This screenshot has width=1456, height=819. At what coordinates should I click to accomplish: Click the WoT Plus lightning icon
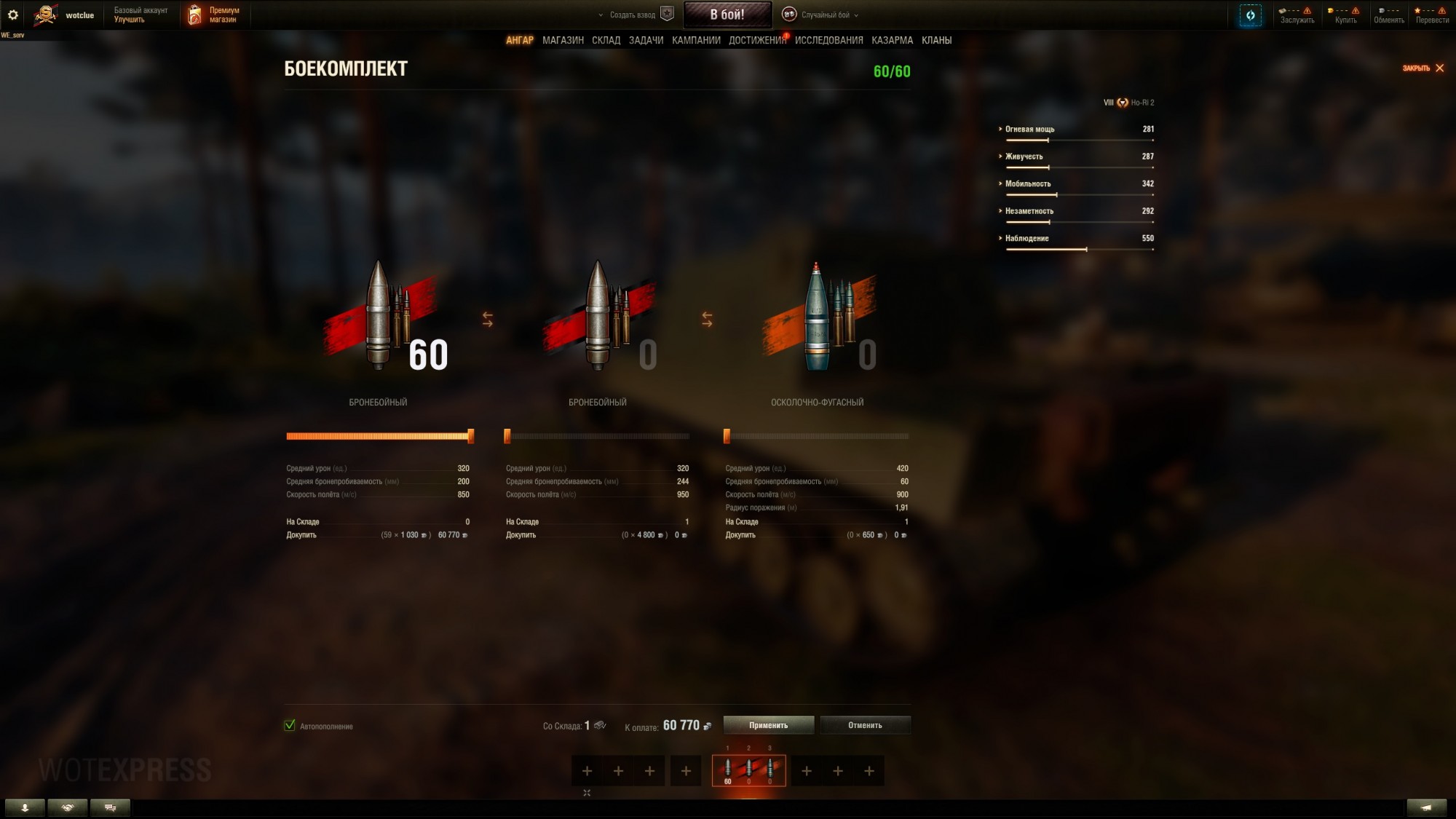tap(1250, 15)
